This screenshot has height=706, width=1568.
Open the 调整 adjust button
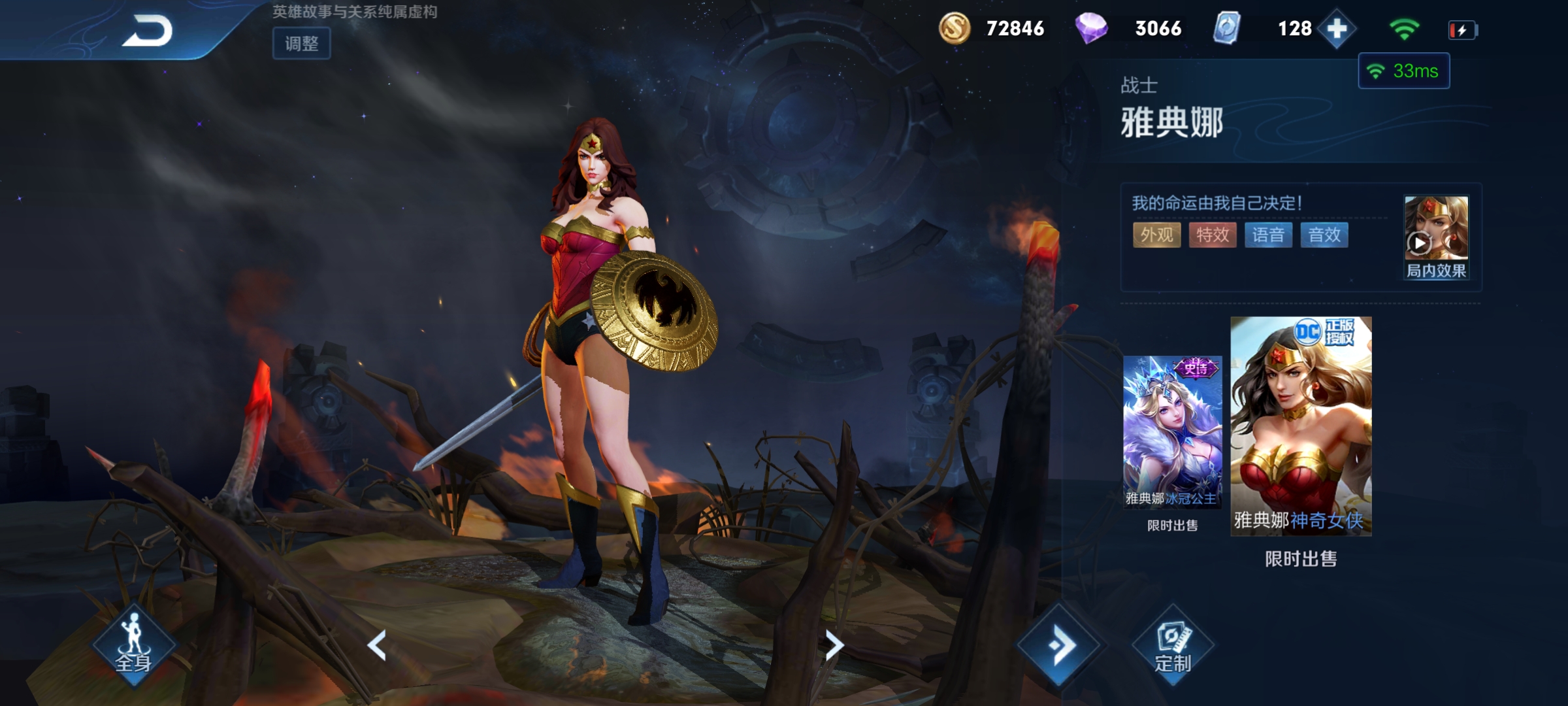coord(301,44)
